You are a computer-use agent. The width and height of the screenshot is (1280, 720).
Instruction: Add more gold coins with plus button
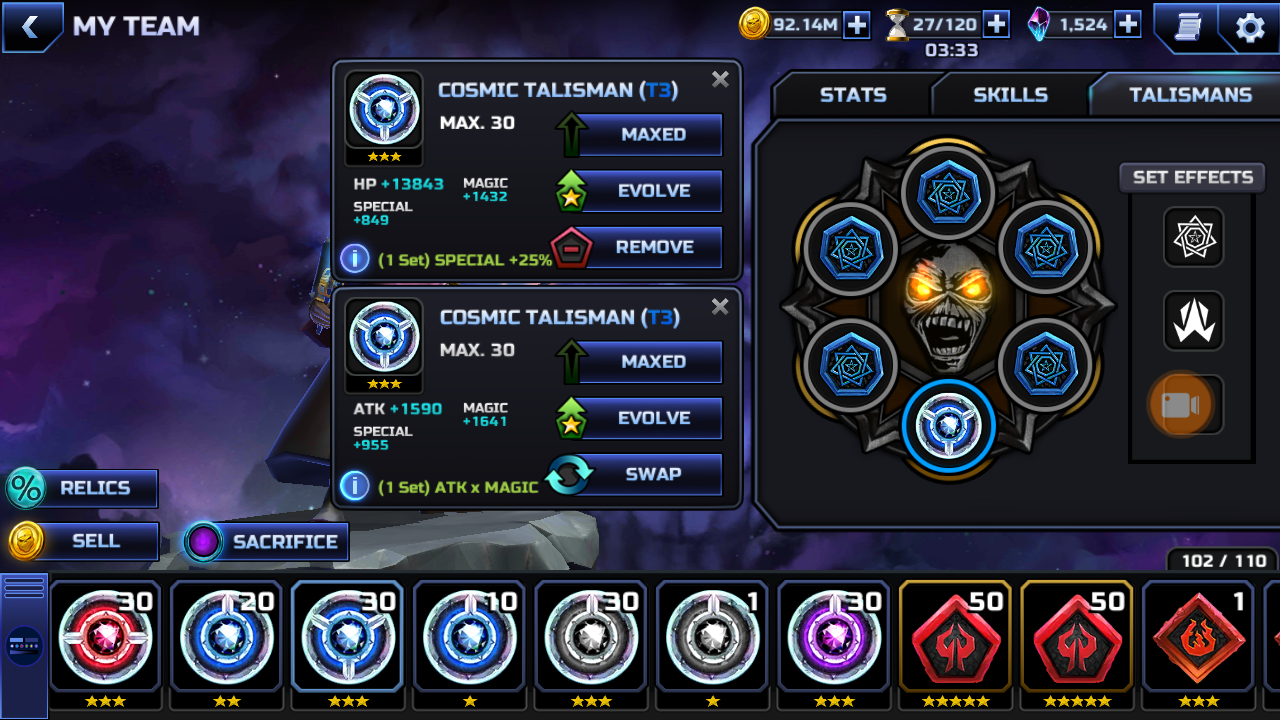pyautogui.click(x=857, y=25)
